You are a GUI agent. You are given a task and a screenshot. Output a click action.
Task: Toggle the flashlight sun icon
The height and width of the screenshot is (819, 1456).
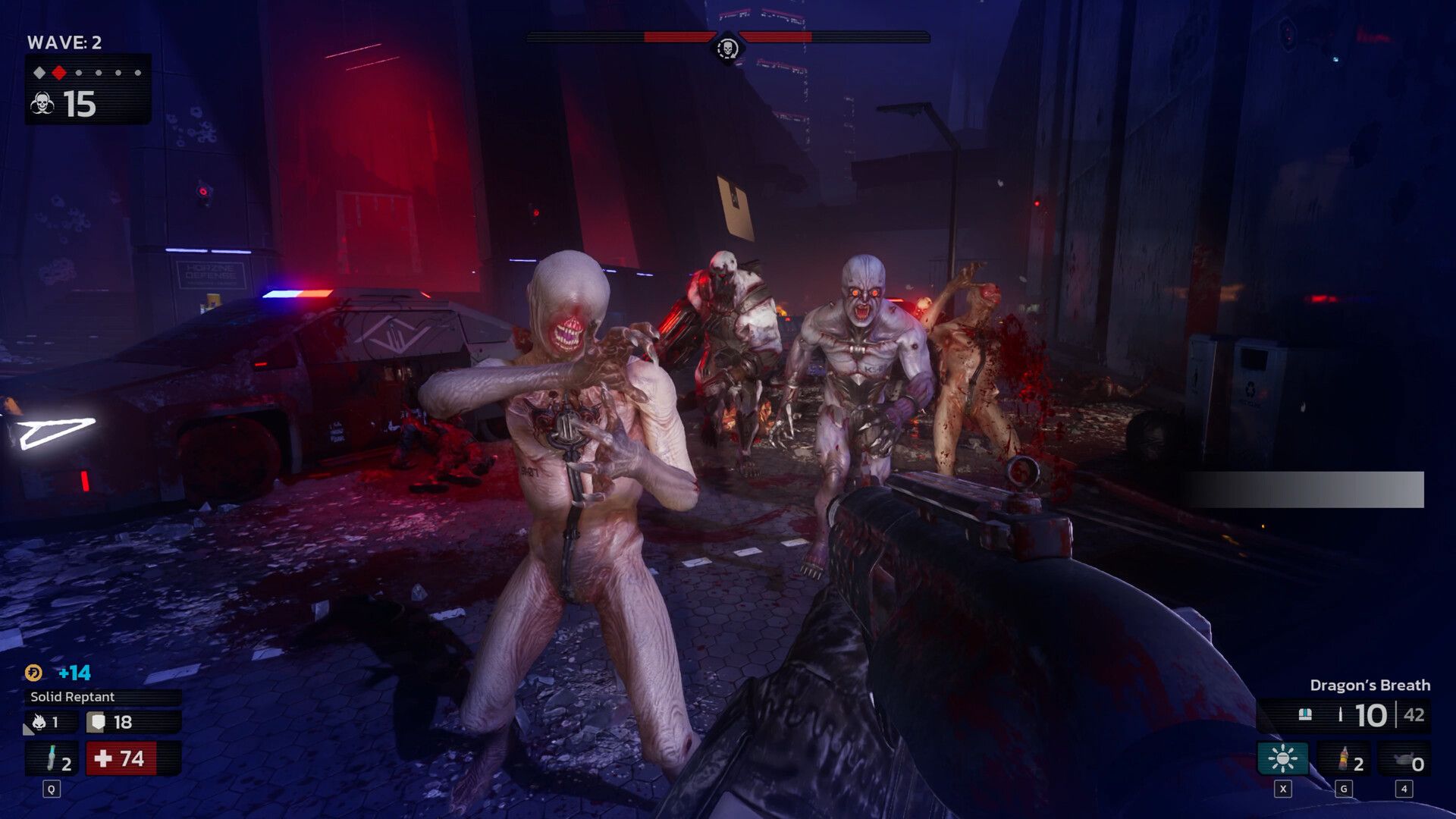tap(1283, 758)
